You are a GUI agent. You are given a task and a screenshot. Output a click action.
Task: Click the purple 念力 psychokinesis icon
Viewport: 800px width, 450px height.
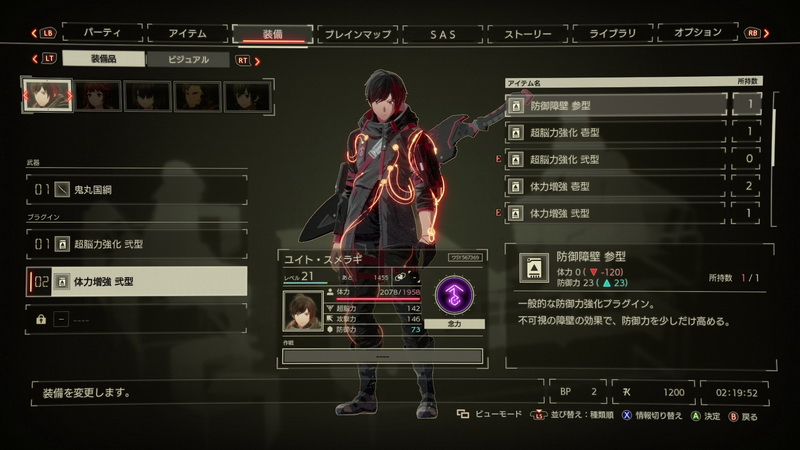(456, 297)
